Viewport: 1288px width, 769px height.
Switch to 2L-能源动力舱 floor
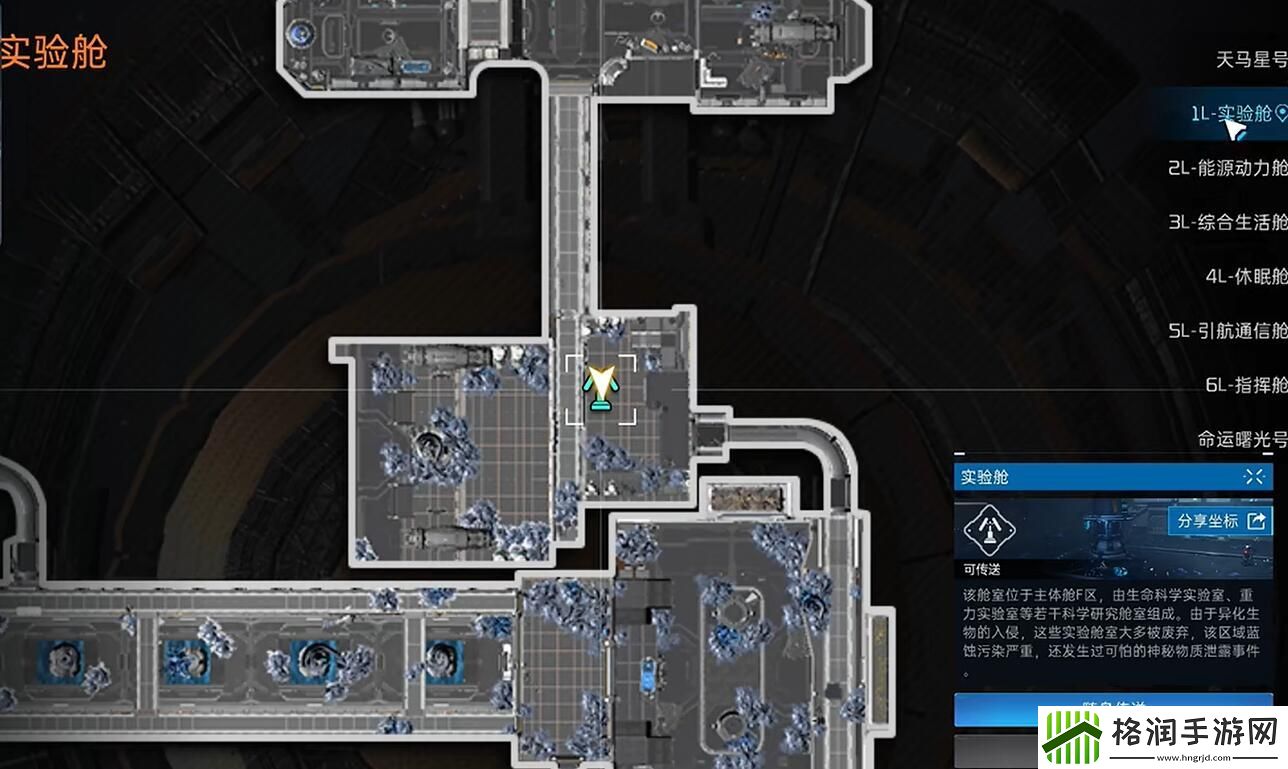1227,168
